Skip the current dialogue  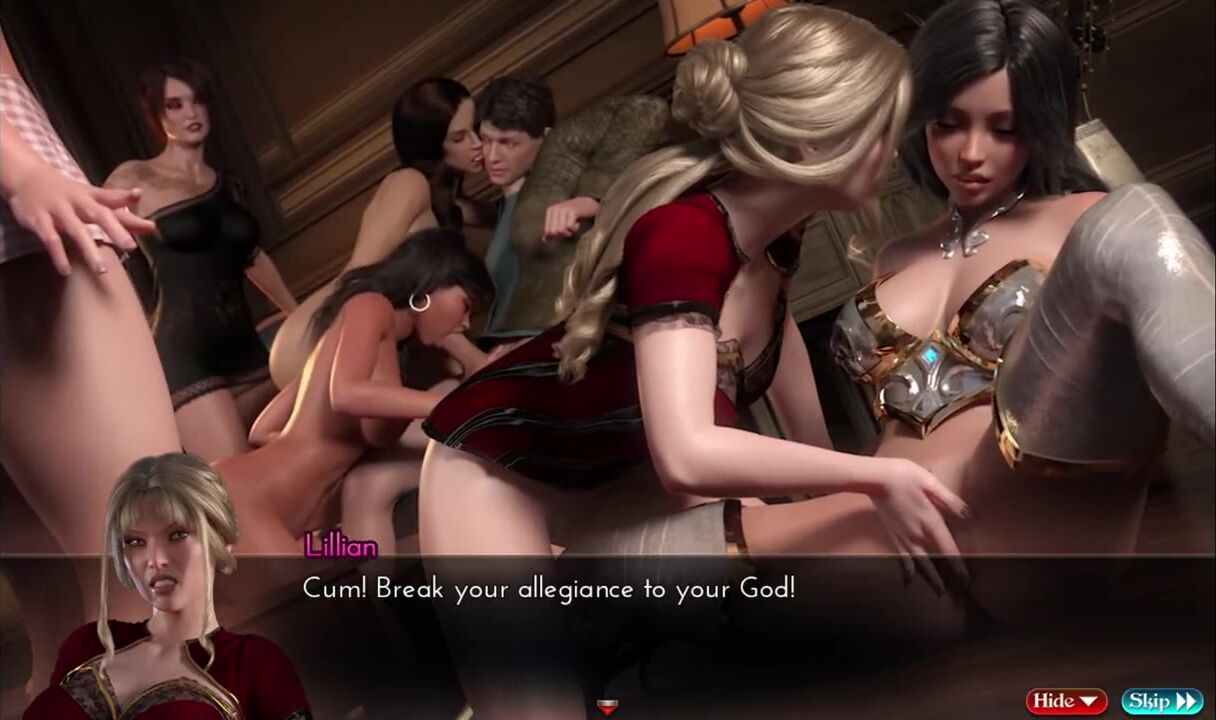tap(1161, 701)
